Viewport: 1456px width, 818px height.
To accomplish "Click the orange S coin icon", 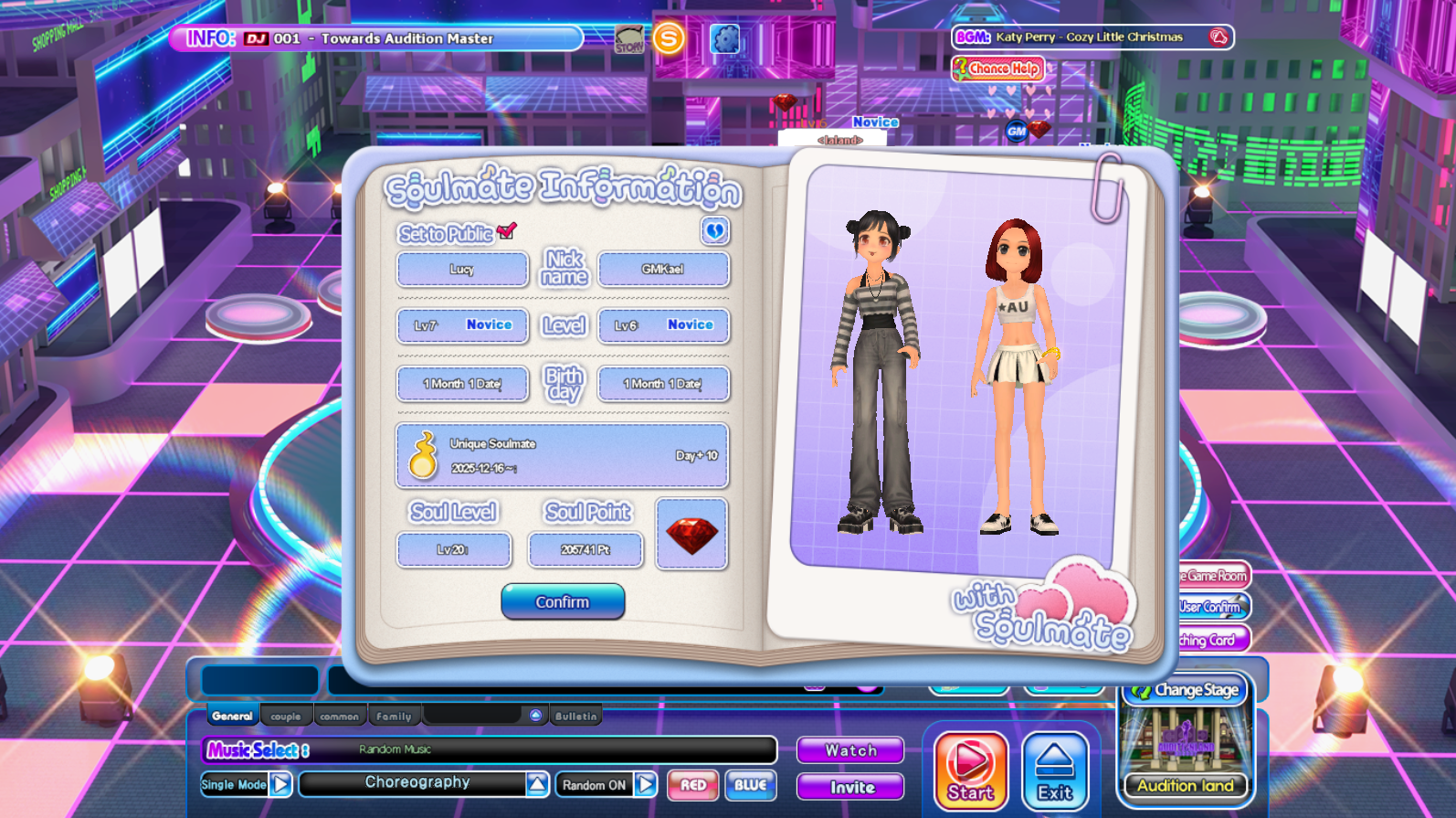I will (669, 39).
